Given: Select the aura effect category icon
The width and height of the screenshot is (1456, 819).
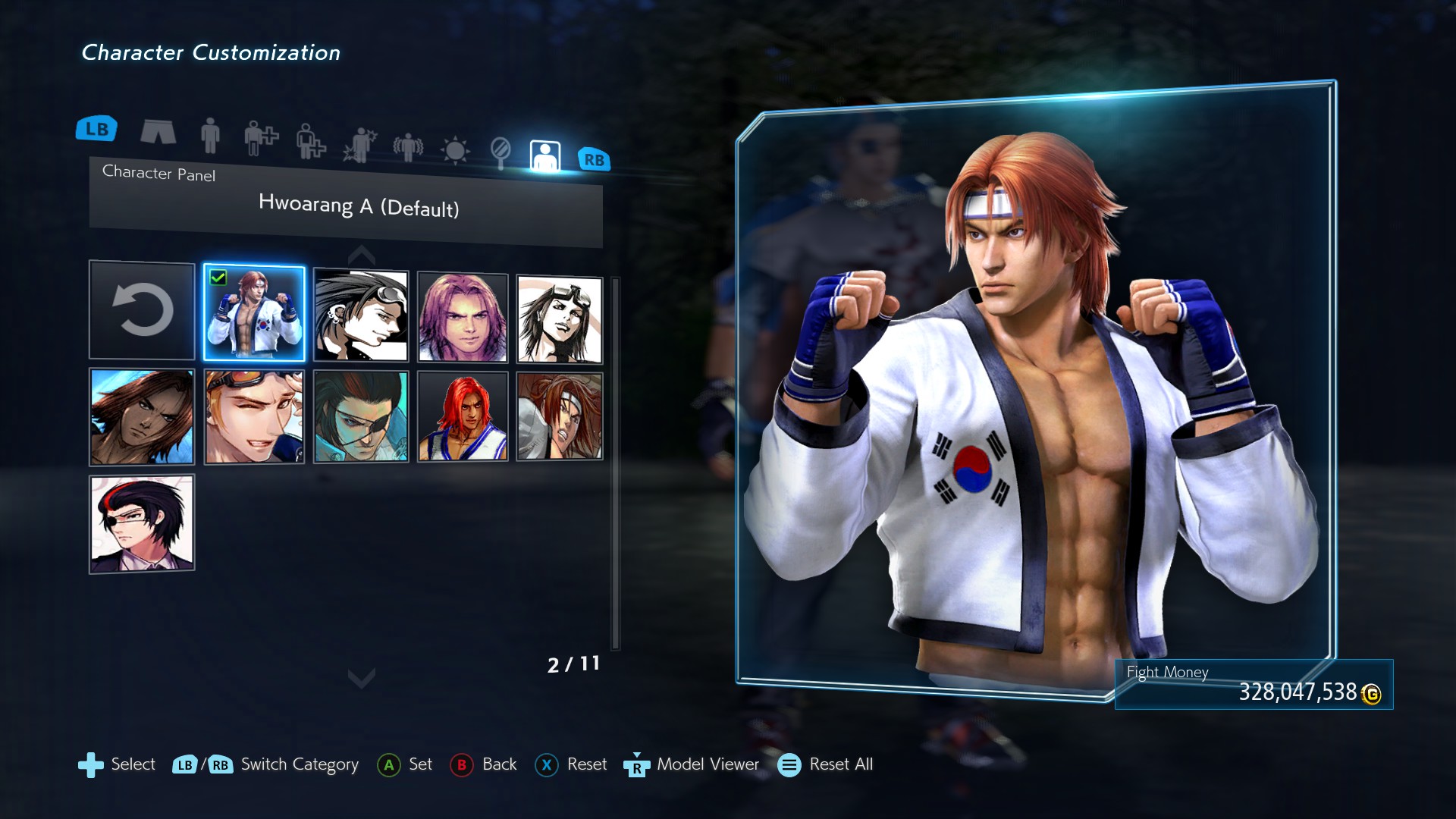Looking at the screenshot, I should [x=407, y=146].
